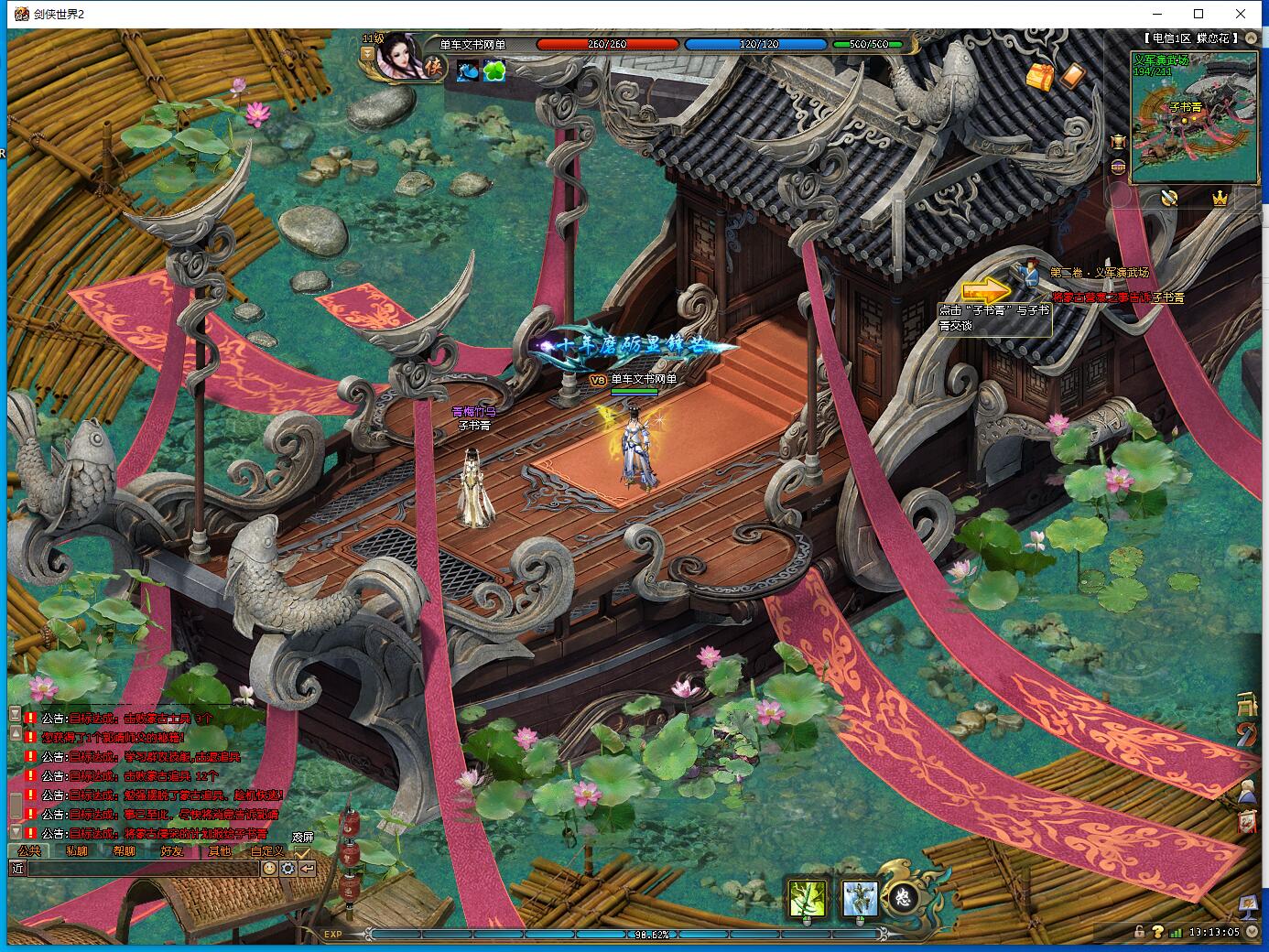The width and height of the screenshot is (1269, 952).
Task: Click the crossed sword swap icon
Action: point(1169,198)
